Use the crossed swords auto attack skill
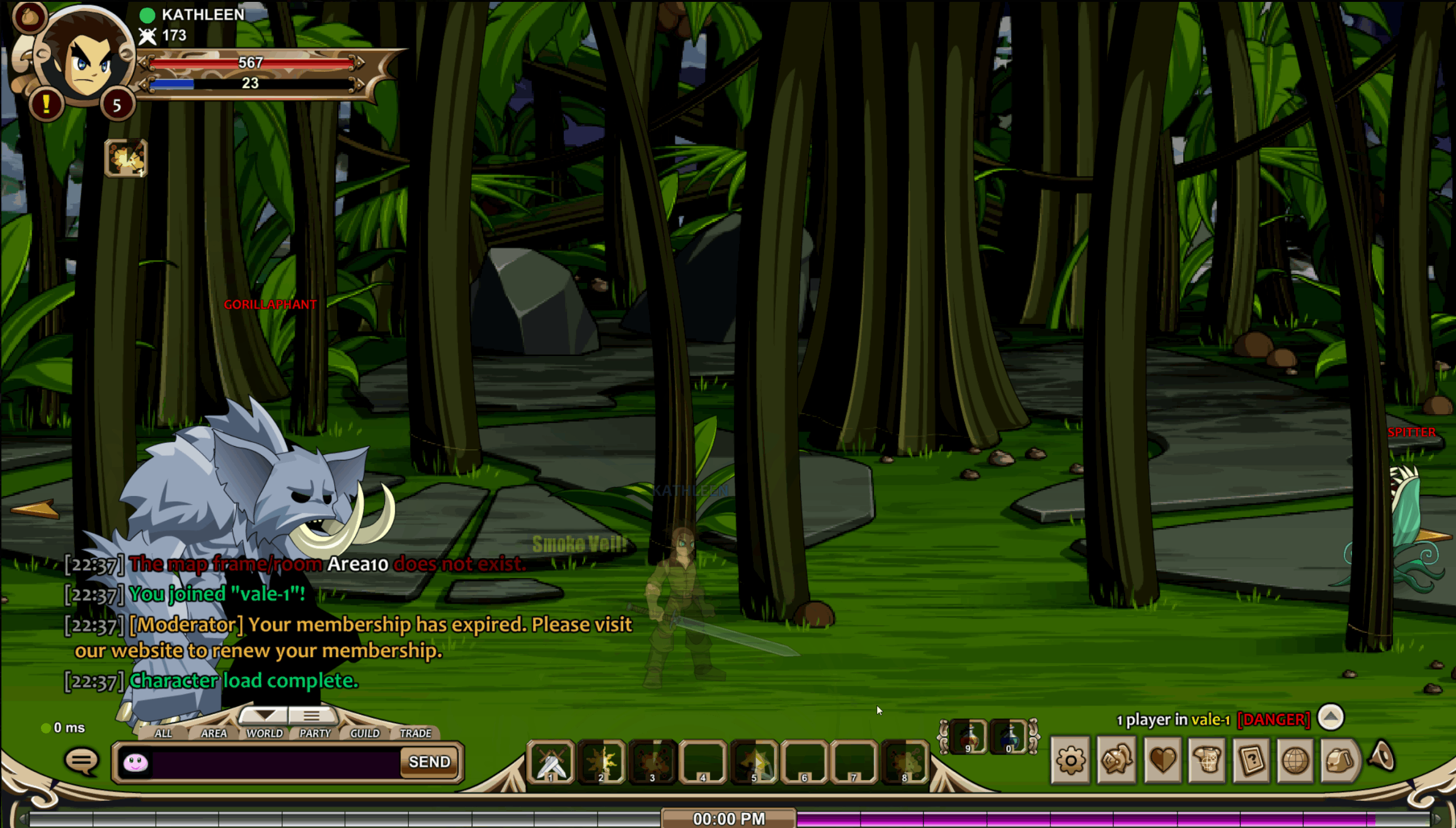The image size is (1456, 828). [551, 762]
